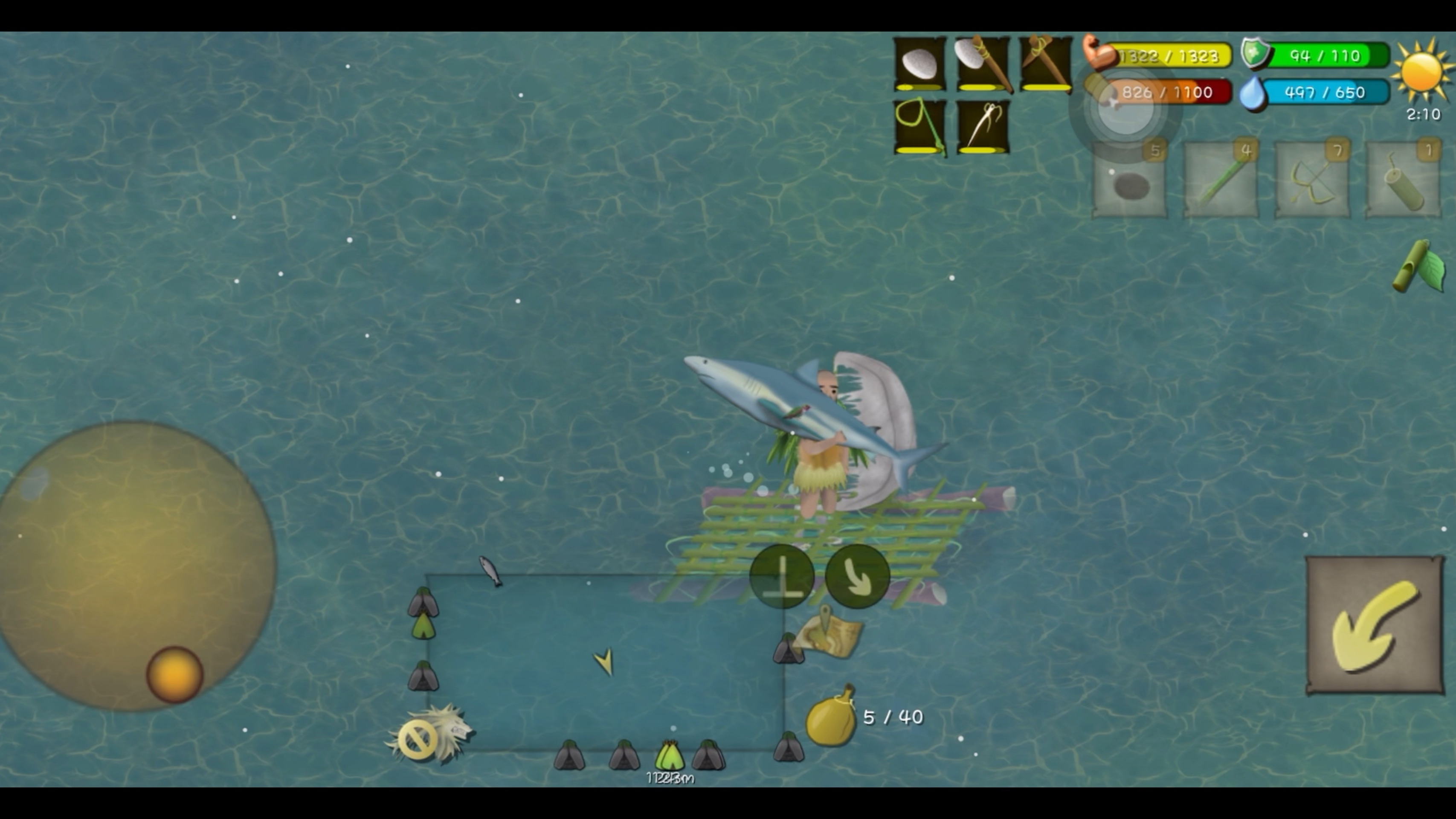Tap the round anchor-shaped raft button
This screenshot has width=1456, height=819.
[x=782, y=577]
